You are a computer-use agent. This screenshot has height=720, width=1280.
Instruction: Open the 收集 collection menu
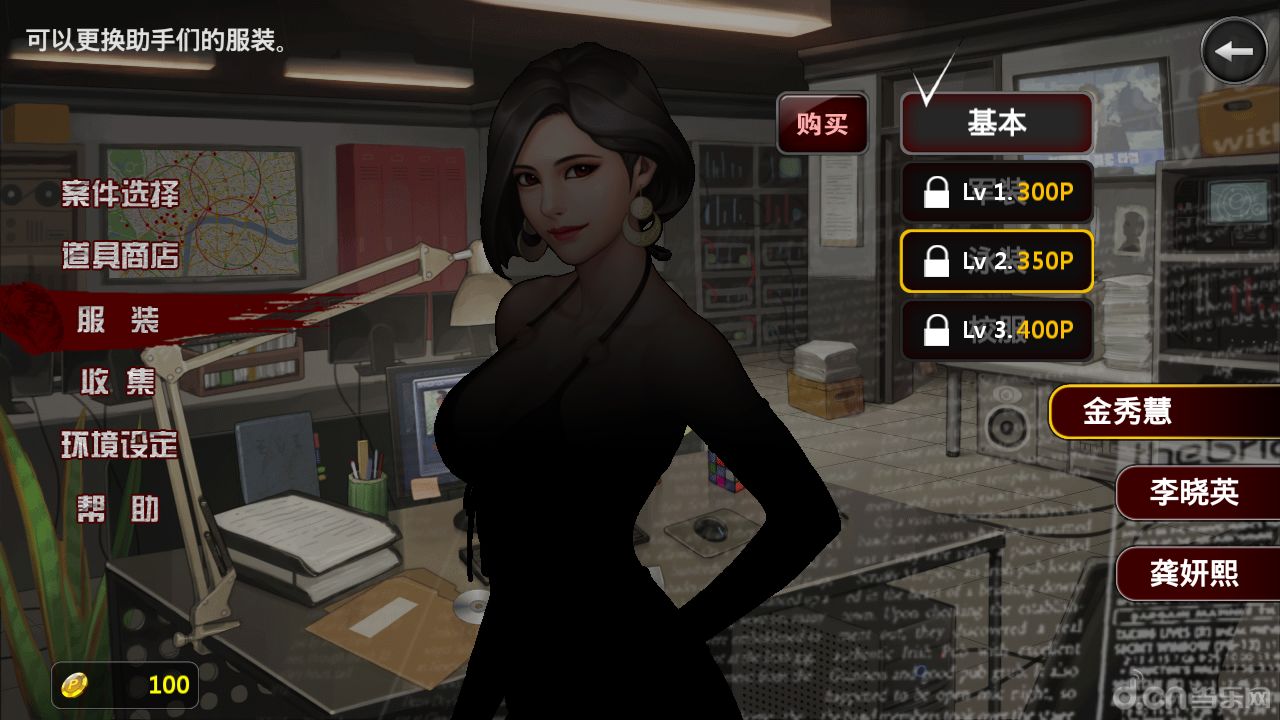pos(118,381)
